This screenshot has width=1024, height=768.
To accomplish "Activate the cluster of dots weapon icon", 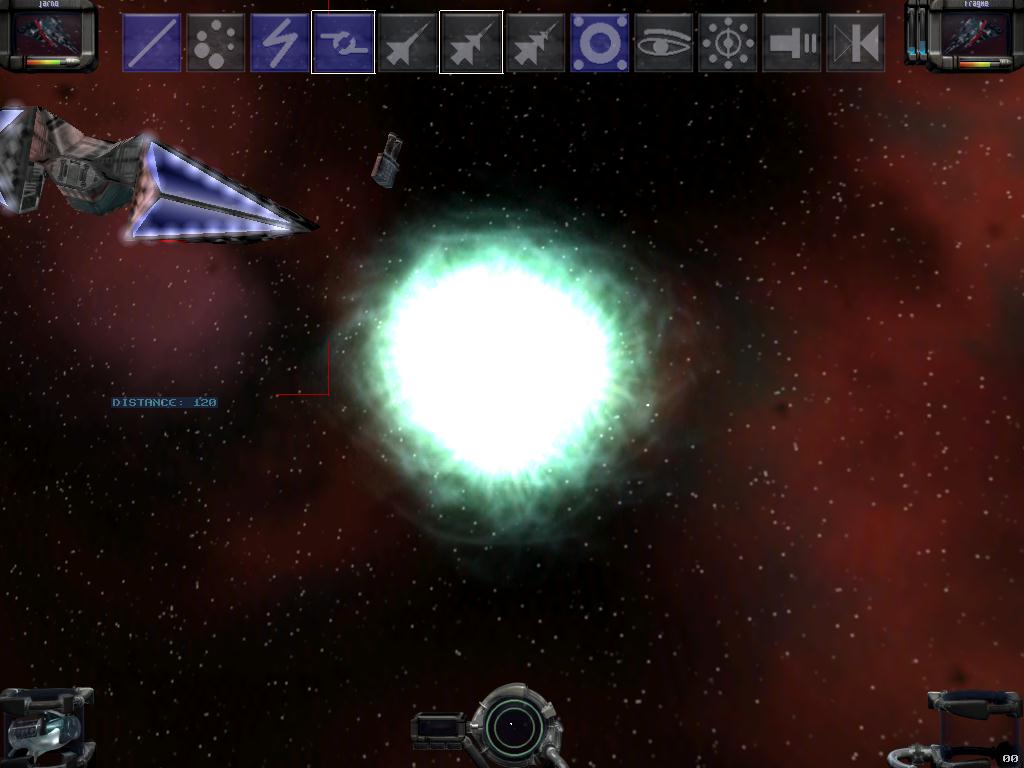I will pos(216,42).
